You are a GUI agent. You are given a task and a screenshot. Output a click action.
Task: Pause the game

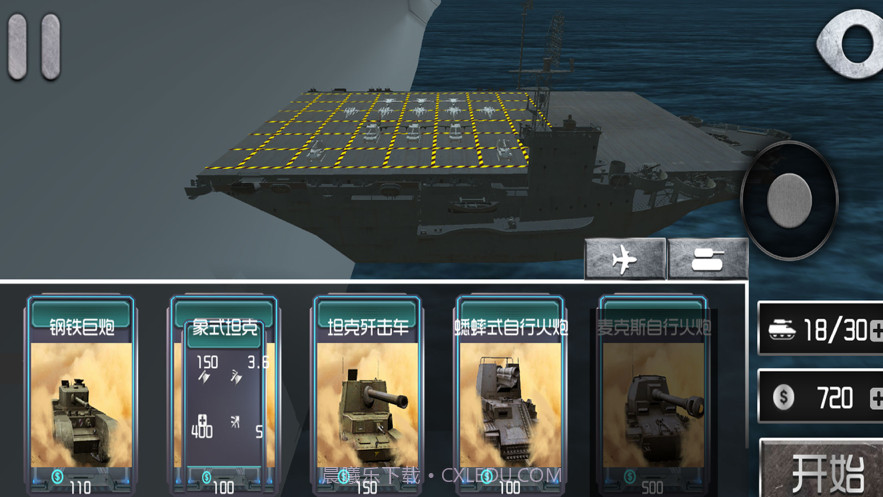34,46
